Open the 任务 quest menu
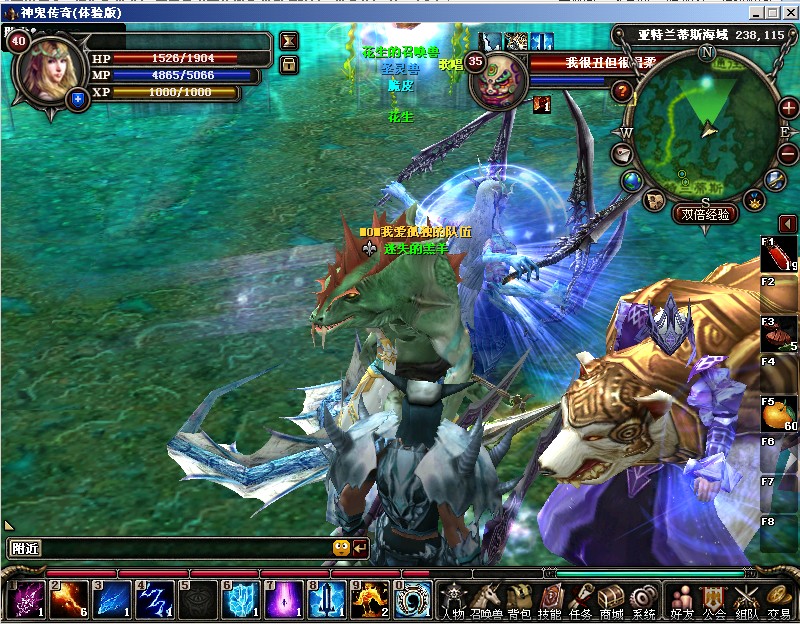Screen dimensions: 800x624 581,599
